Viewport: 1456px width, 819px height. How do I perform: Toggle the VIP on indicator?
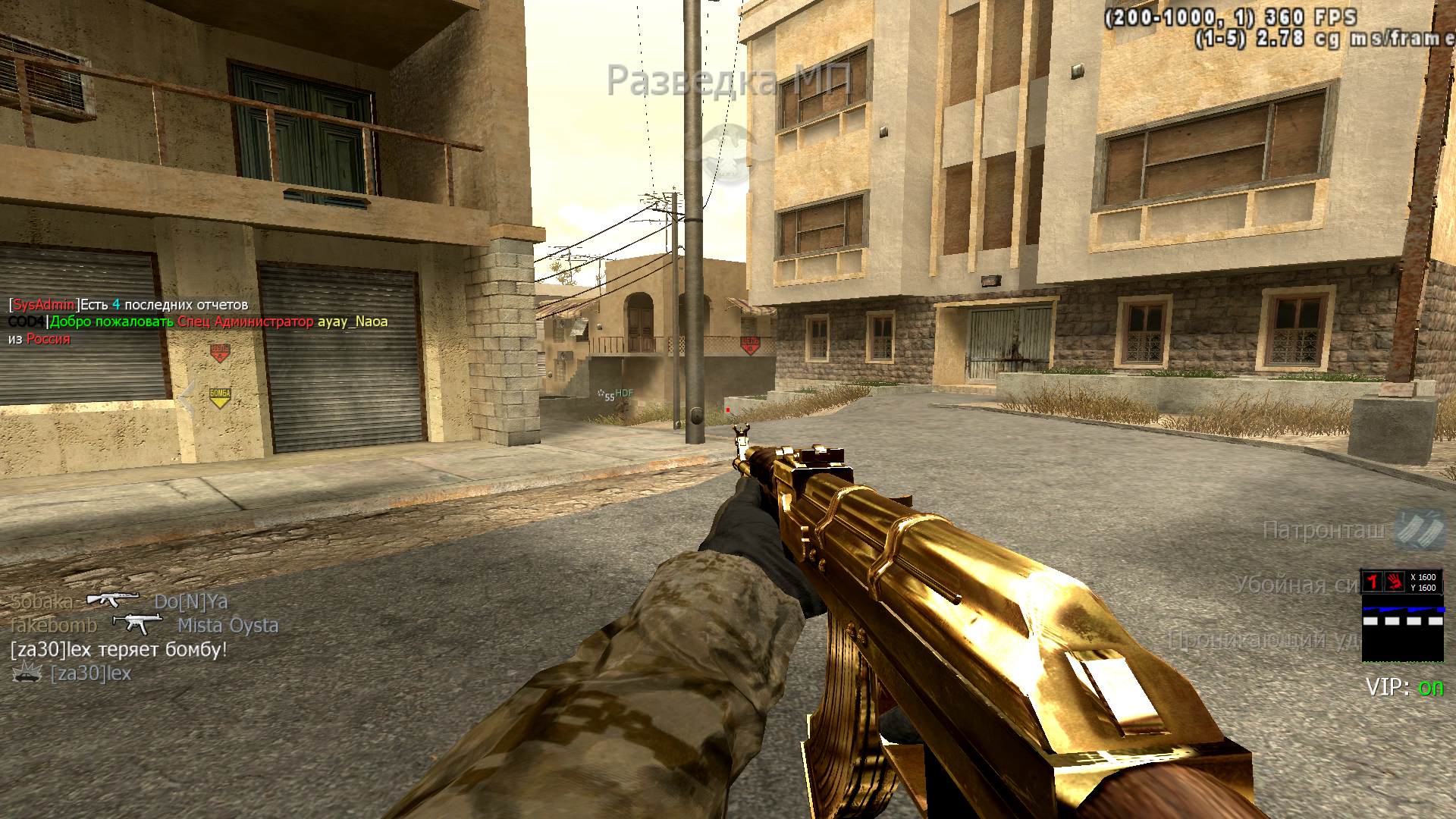point(1430,688)
